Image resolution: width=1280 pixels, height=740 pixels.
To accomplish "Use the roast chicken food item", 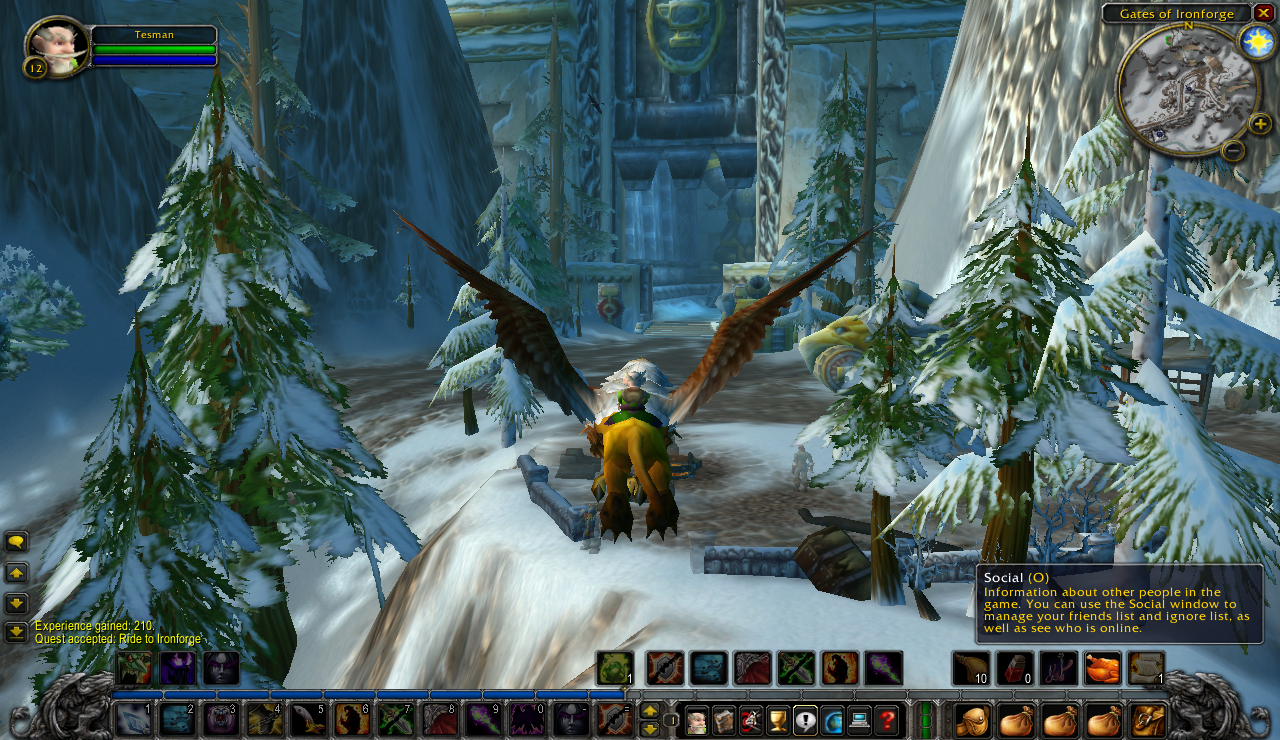I will (x=1102, y=668).
